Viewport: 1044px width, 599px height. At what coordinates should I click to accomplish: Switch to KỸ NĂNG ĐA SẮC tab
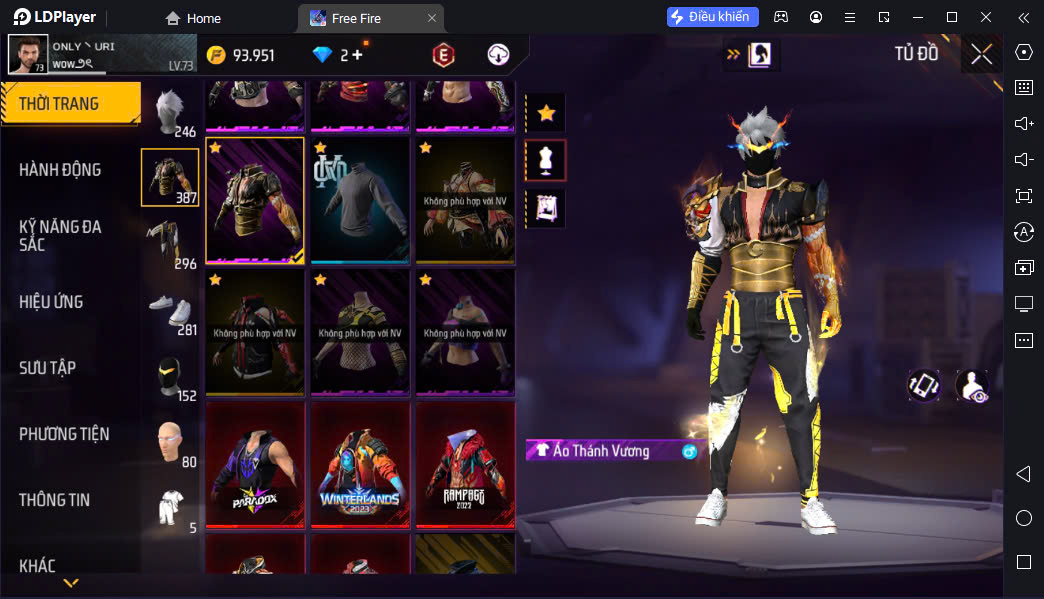(x=60, y=235)
